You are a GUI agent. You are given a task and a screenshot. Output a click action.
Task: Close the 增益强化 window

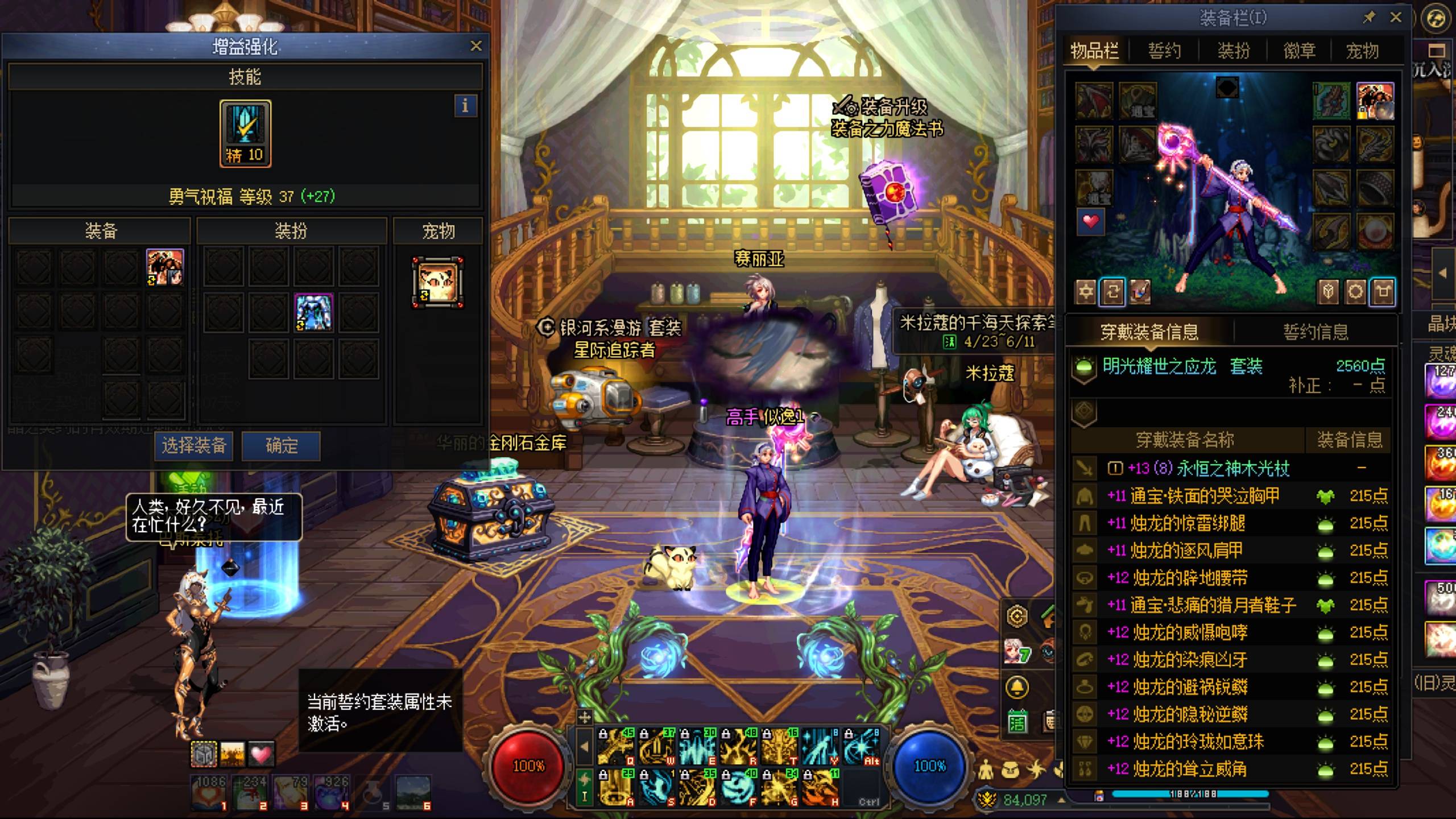(x=476, y=46)
